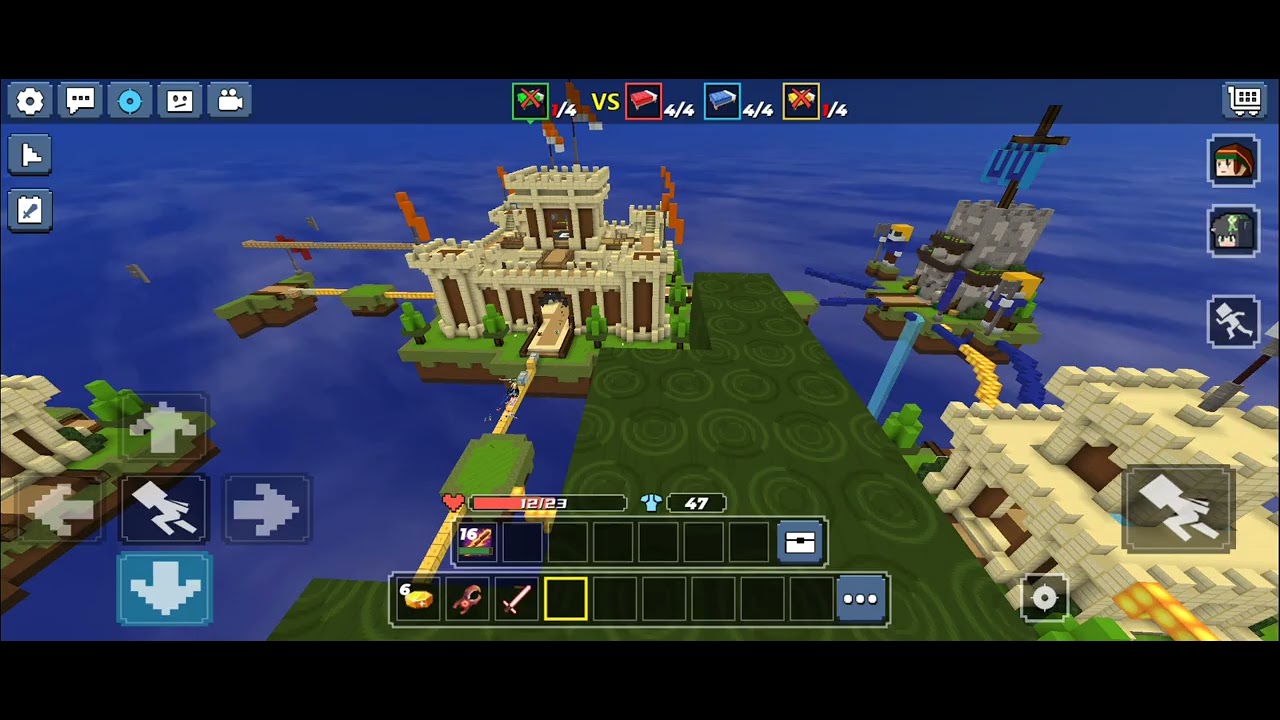Tap the move-right arrow button
This screenshot has width=1280, height=720.
266,510
